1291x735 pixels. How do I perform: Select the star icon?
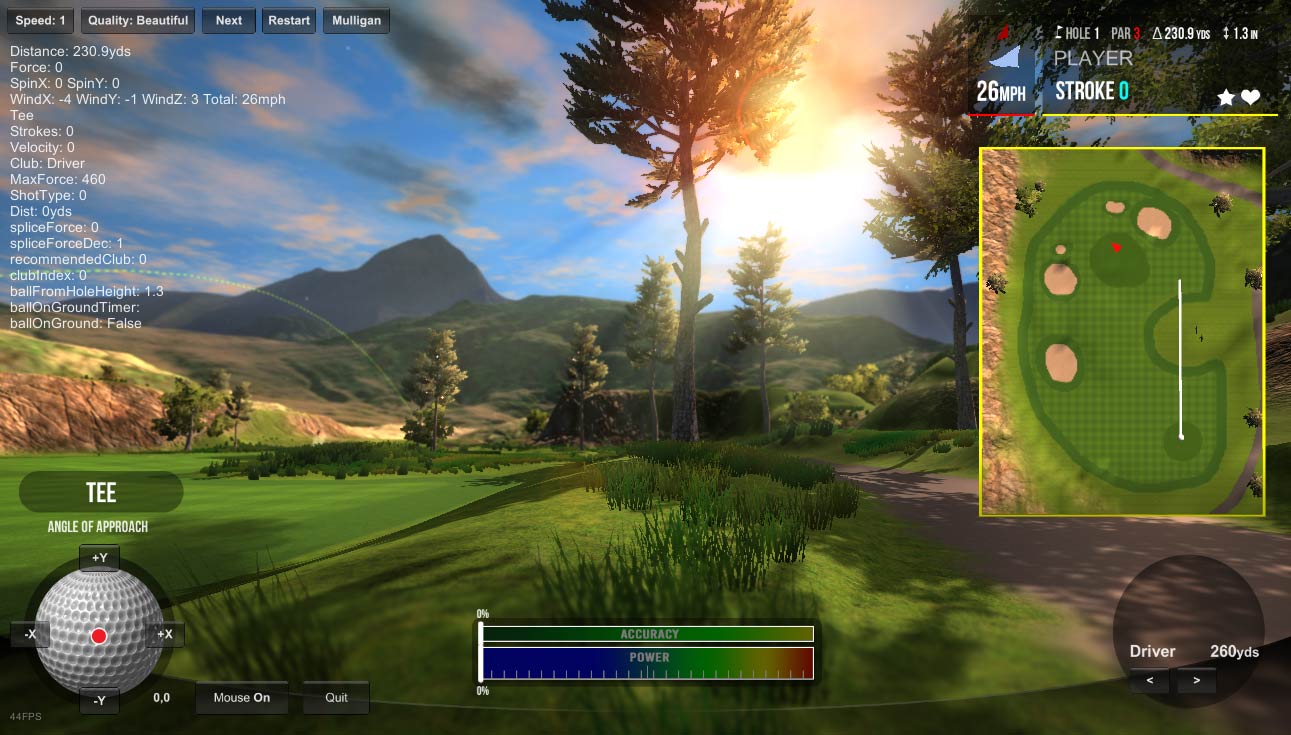1224,97
